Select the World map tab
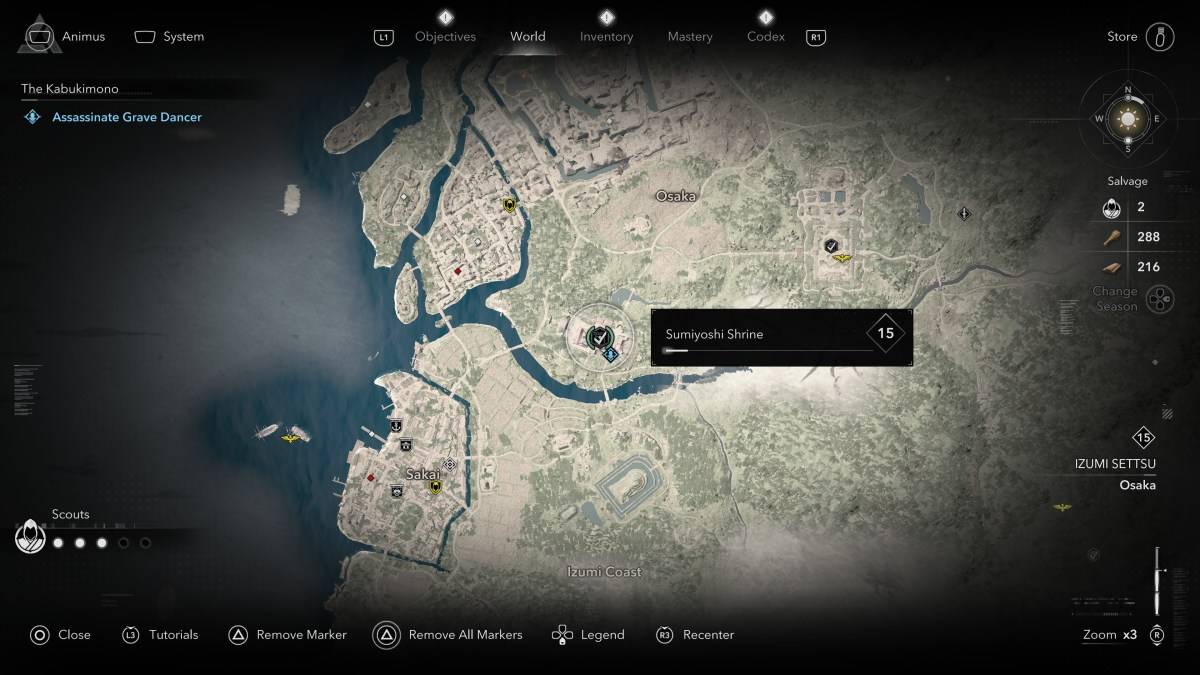Screen dimensions: 1200x675 528,37
